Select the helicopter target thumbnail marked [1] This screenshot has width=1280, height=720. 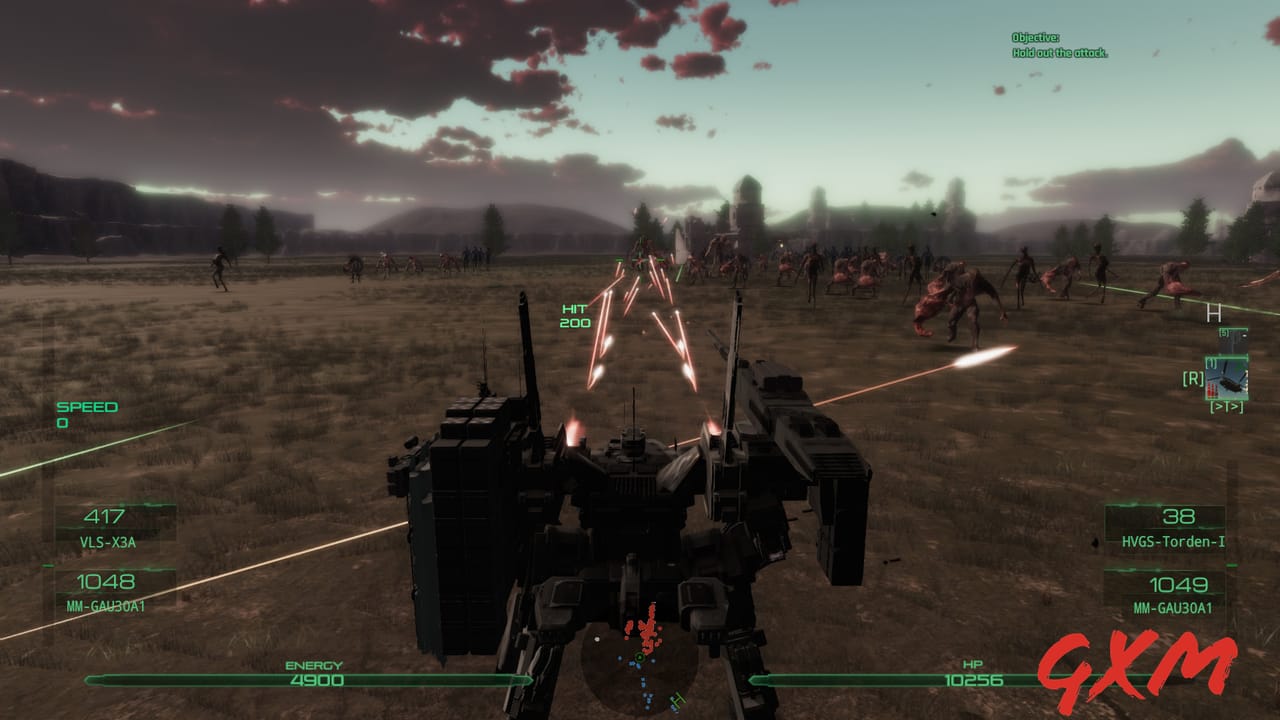pyautogui.click(x=1227, y=377)
